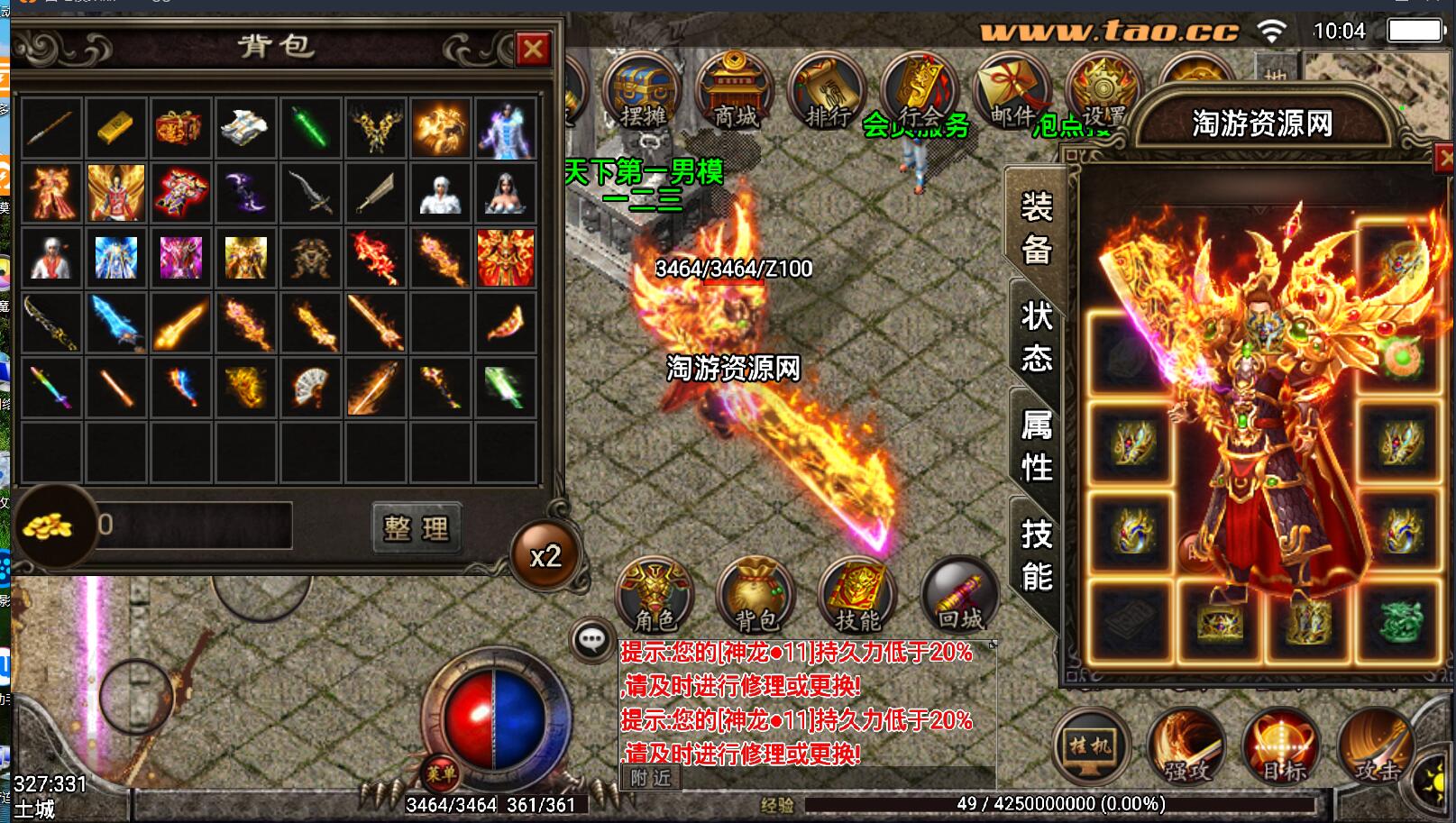The width and height of the screenshot is (1456, 823).
Task: Select the gold bar item slot
Action: [115, 128]
